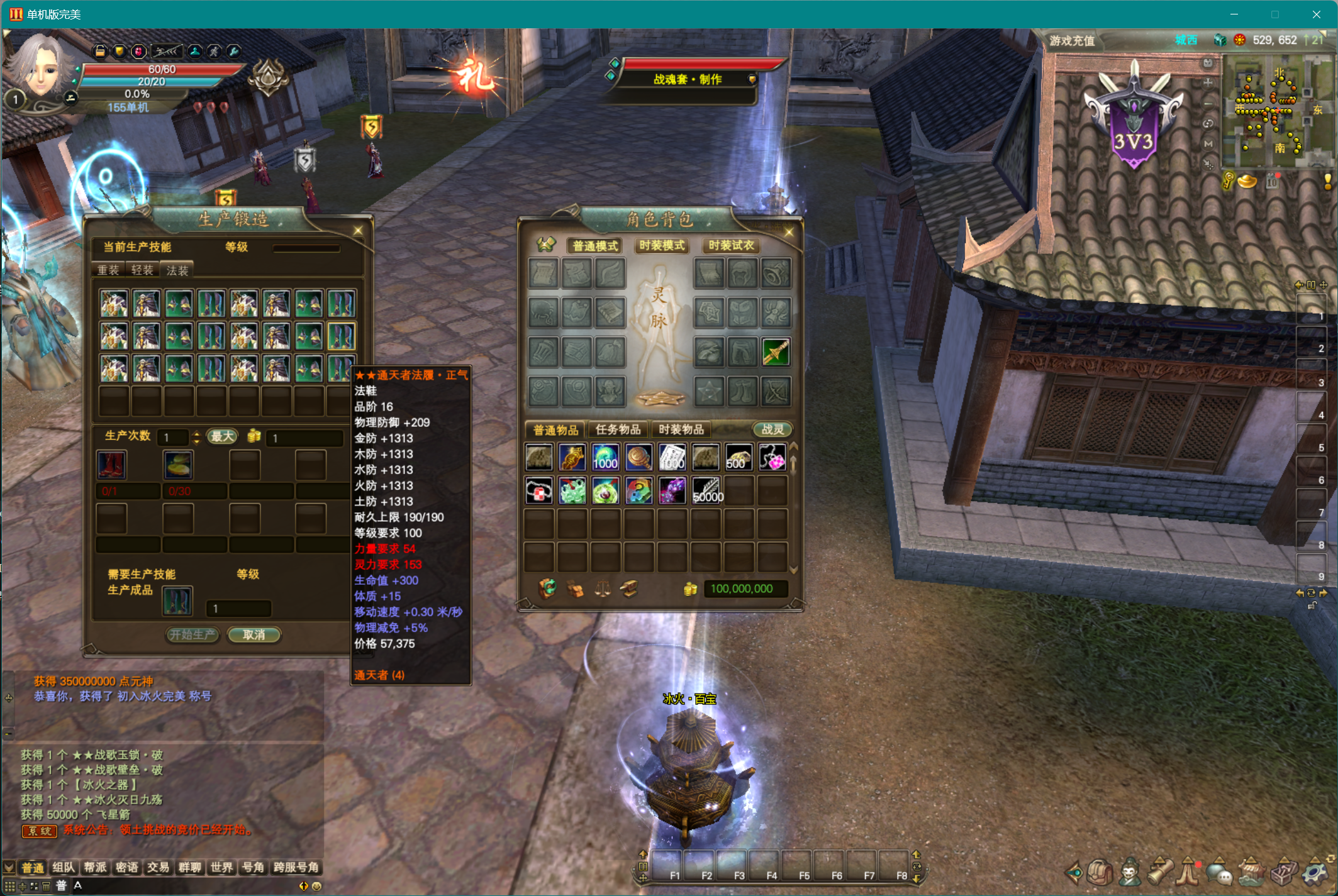Show the 任务物品 quest items tab

(x=618, y=429)
